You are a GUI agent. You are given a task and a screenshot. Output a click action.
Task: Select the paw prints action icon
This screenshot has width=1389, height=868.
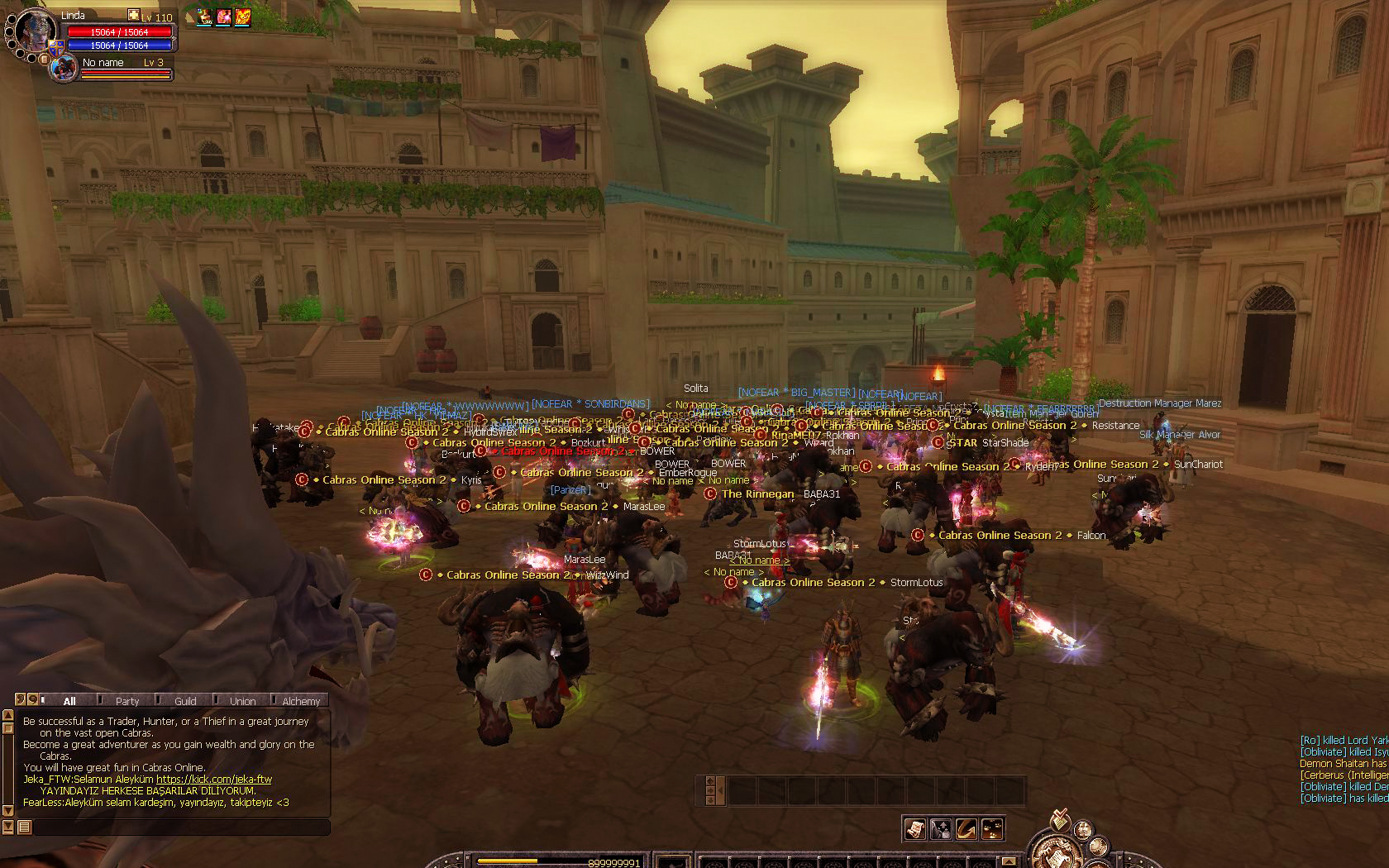(x=991, y=828)
